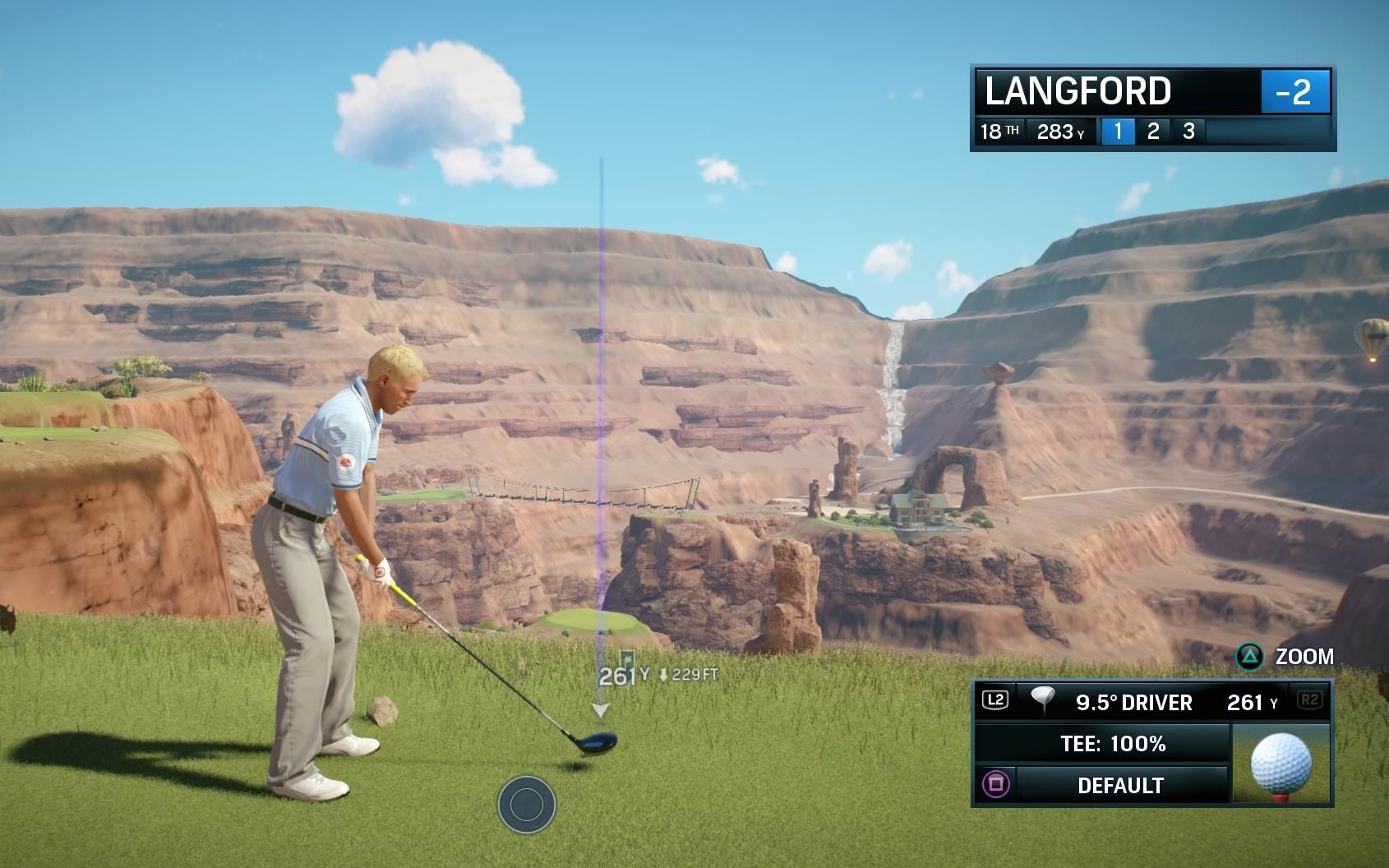
Task: Select stroke 2 on the scoreboard
Action: [x=1153, y=132]
